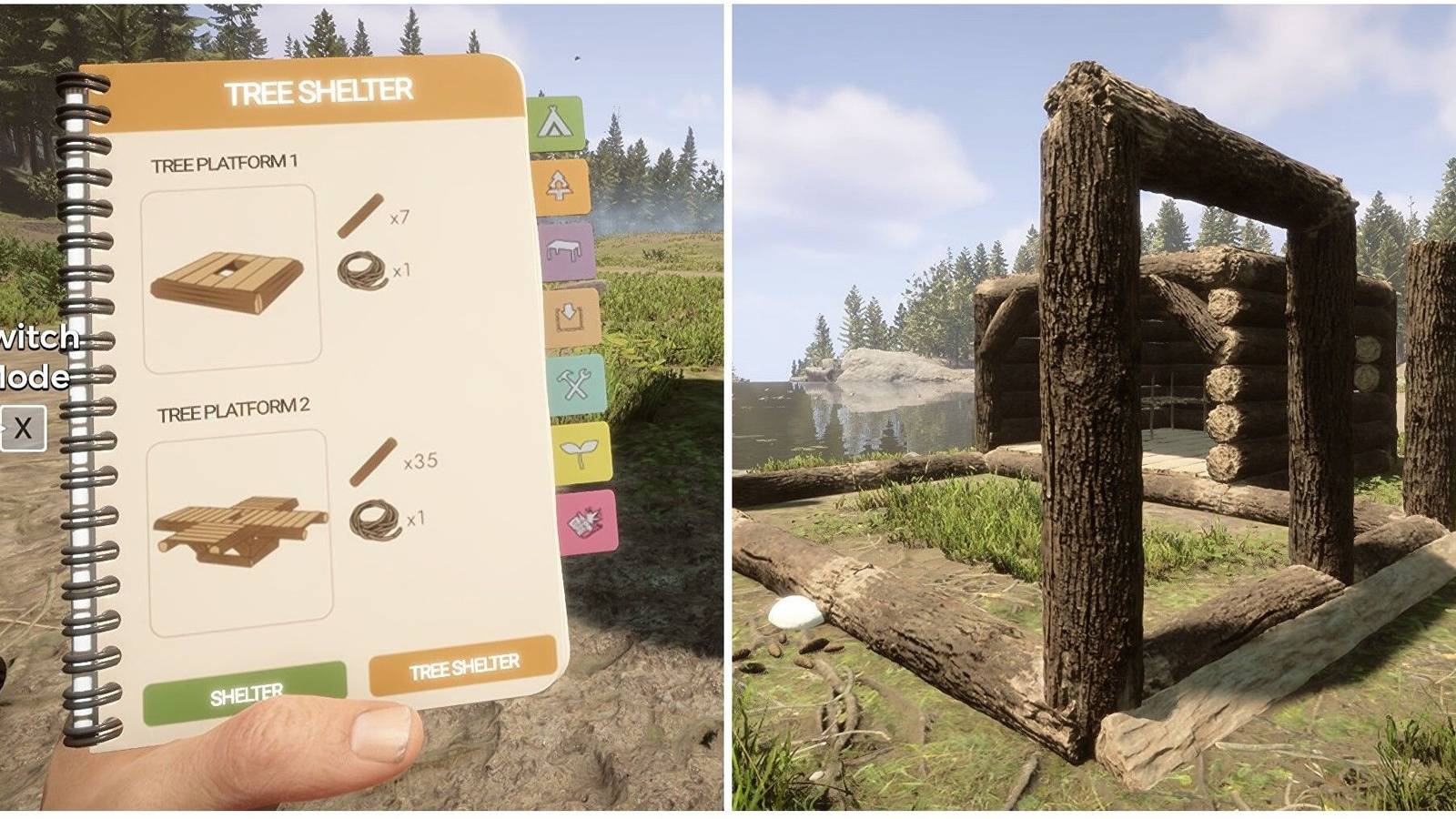Open the tree shelter category via tree icon
The image size is (1456, 819).
click(x=562, y=185)
